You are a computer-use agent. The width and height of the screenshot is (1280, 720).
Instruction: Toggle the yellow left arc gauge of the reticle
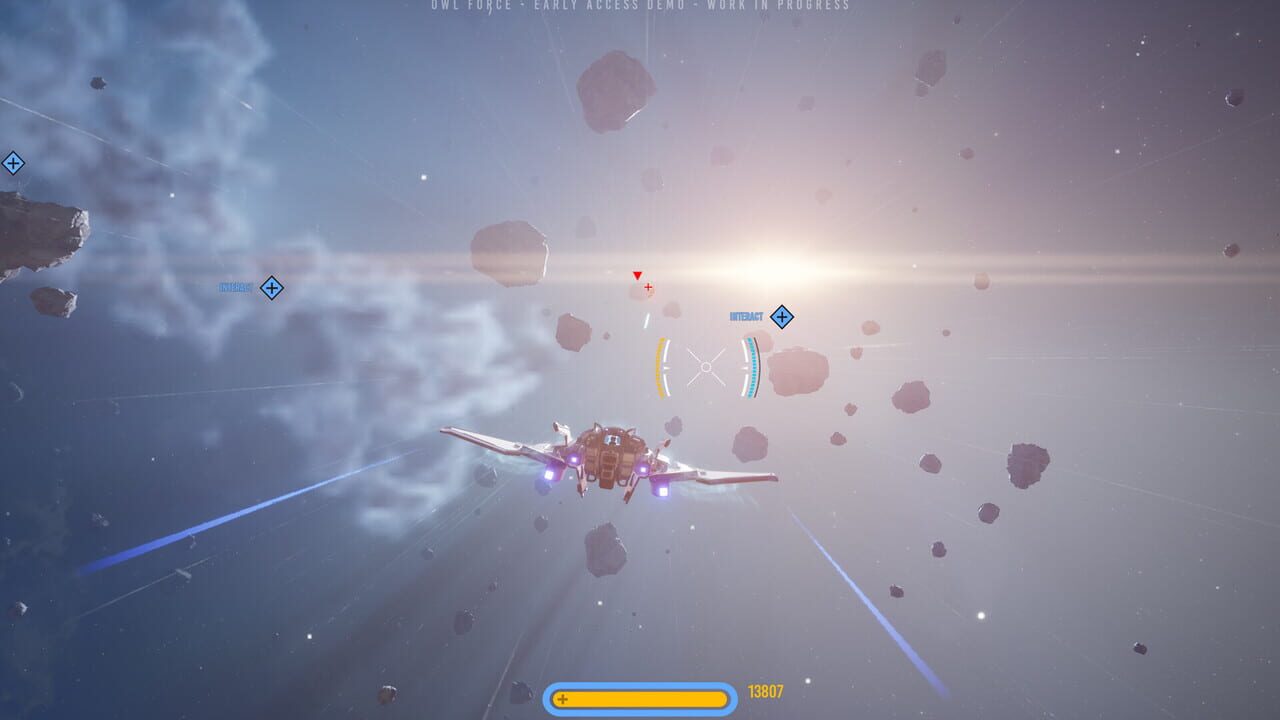[x=662, y=366]
